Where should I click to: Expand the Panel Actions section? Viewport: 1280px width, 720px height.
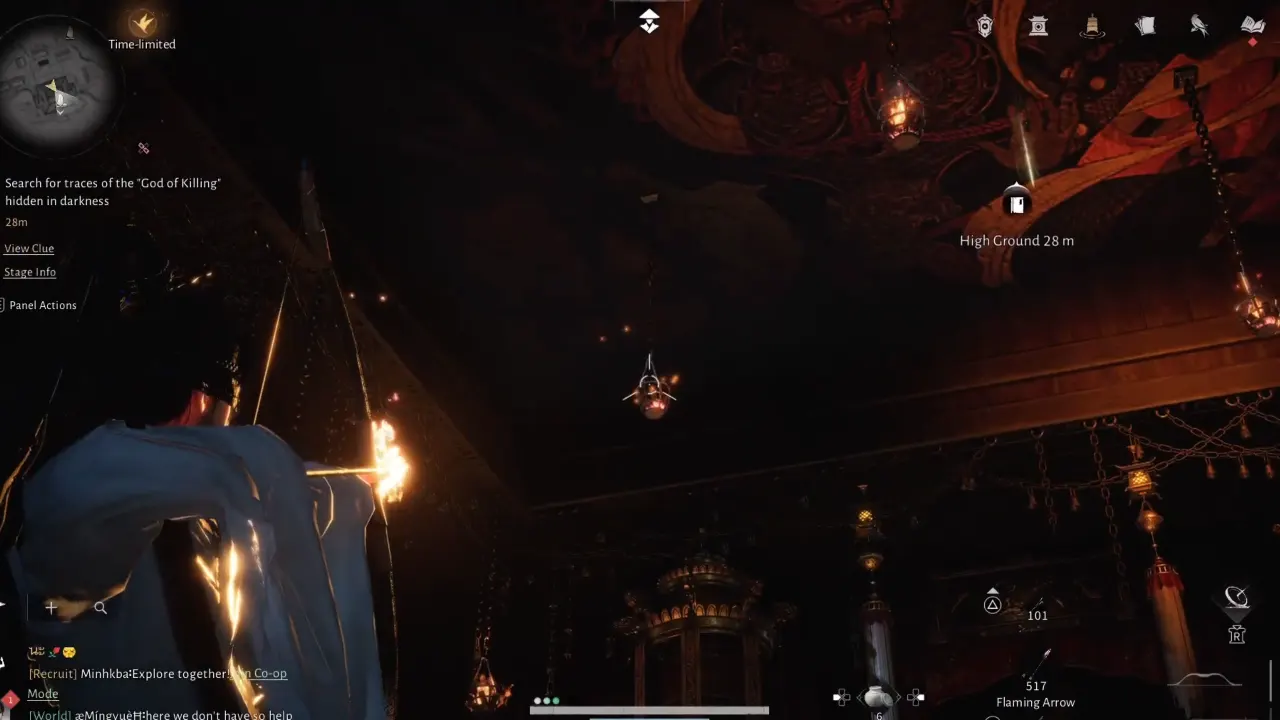pyautogui.click(x=43, y=305)
